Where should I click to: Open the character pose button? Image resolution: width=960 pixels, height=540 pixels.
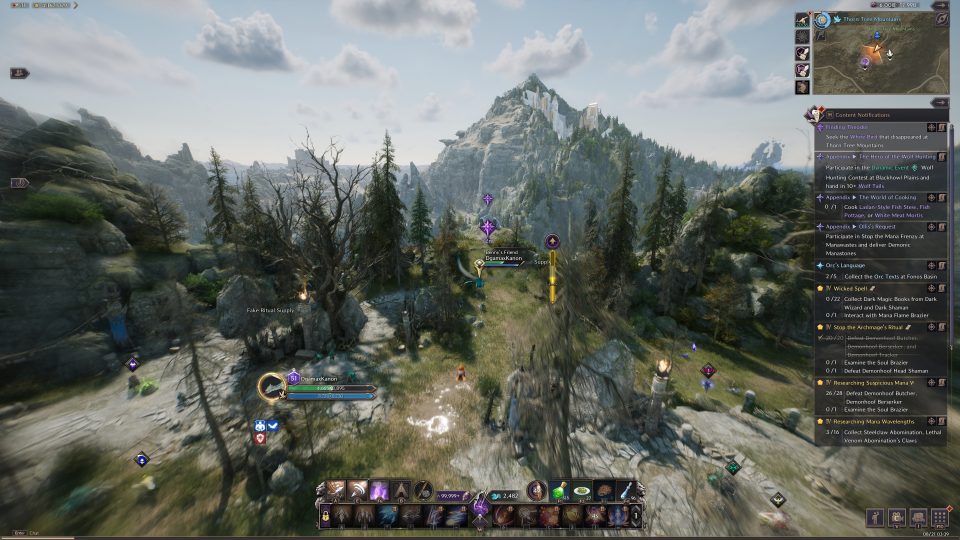[x=874, y=517]
